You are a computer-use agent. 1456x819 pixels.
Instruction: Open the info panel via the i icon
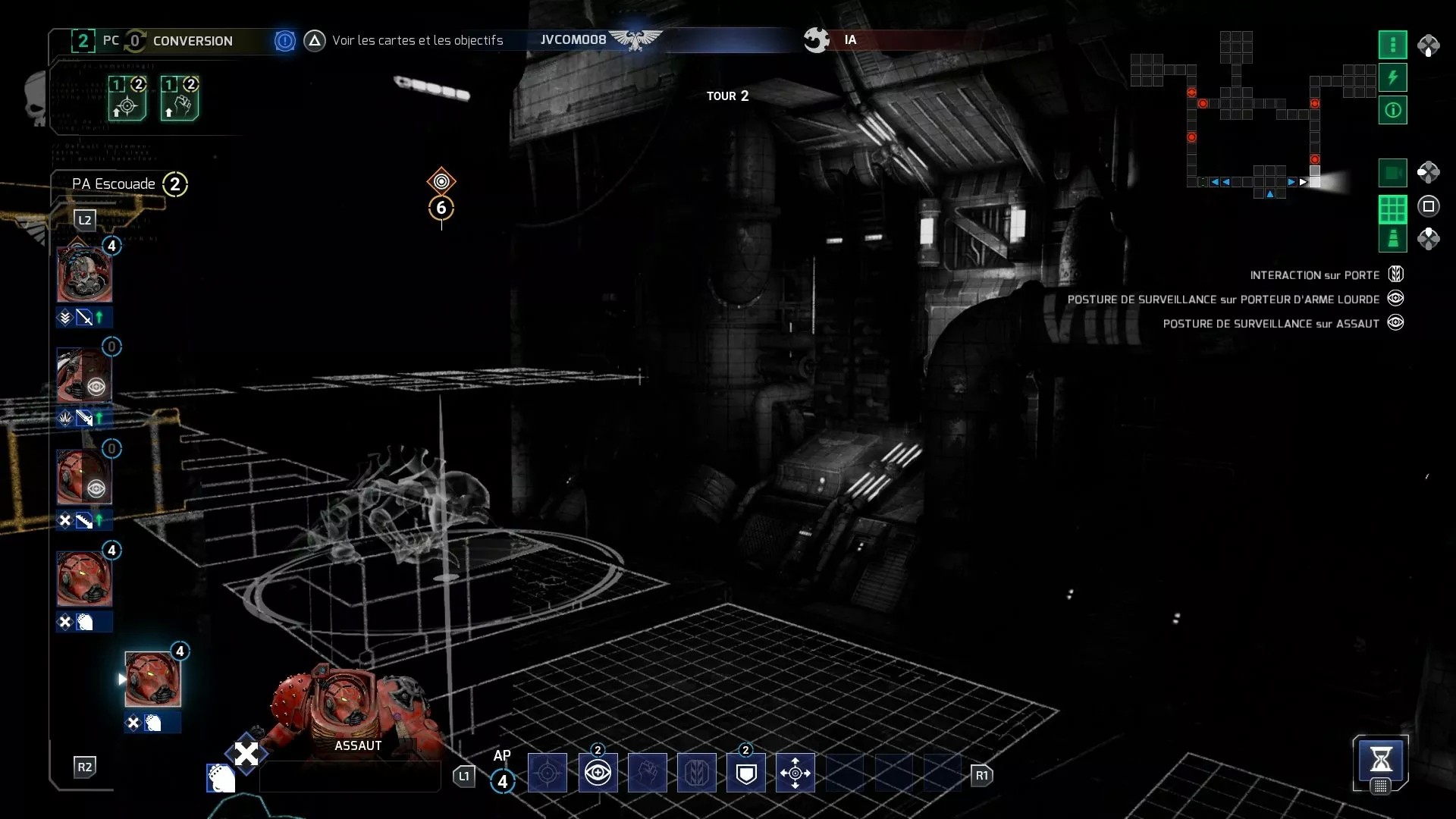1393,110
